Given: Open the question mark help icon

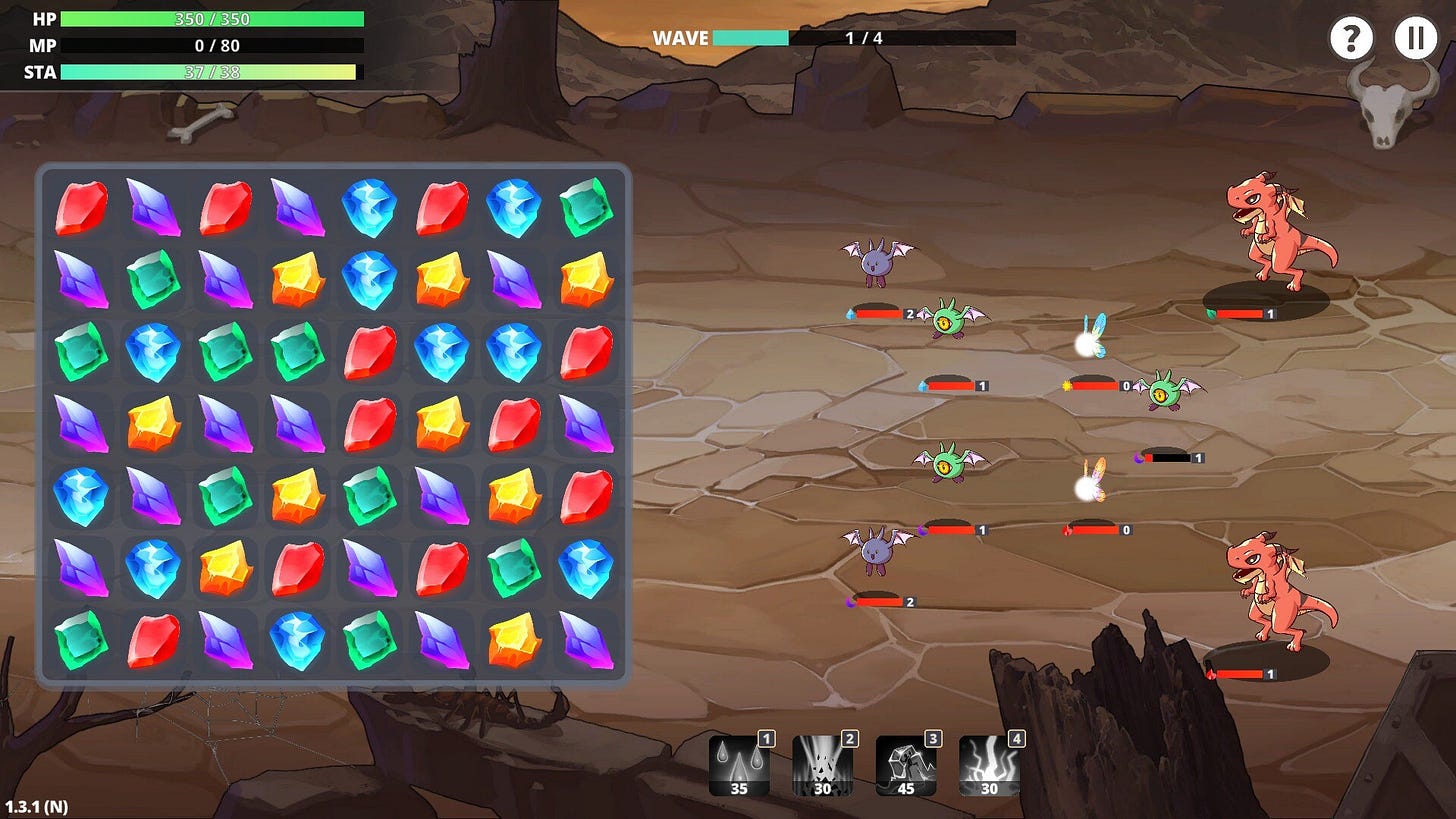Looking at the screenshot, I should 1353,38.
